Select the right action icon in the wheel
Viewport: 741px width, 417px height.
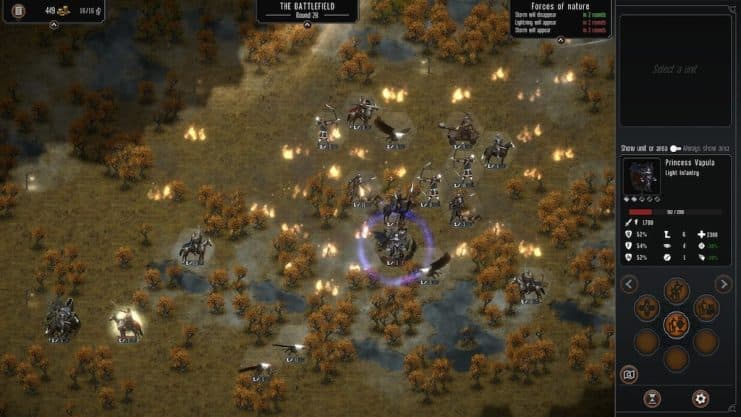[706, 308]
